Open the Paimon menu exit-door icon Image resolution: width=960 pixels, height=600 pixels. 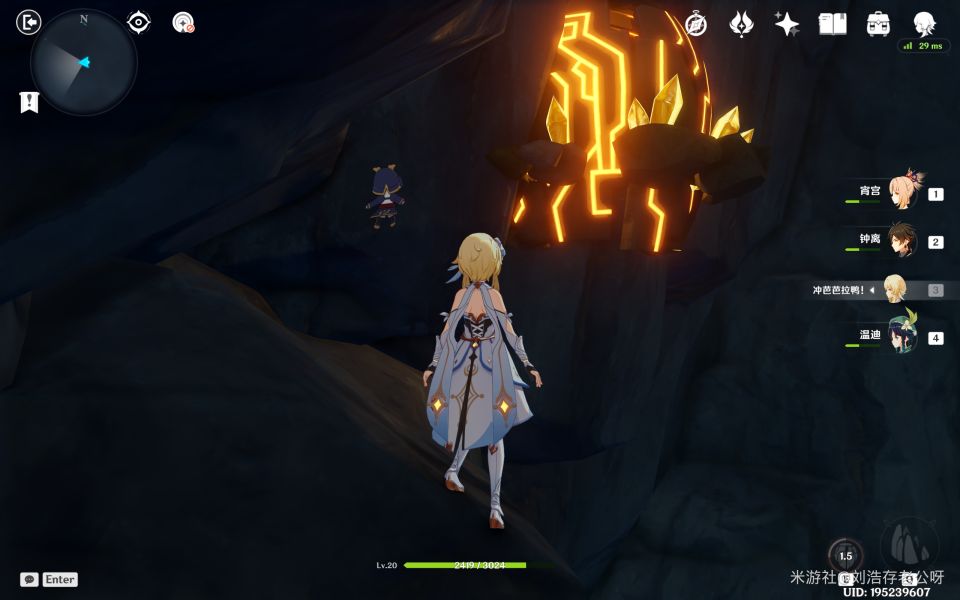pos(29,22)
